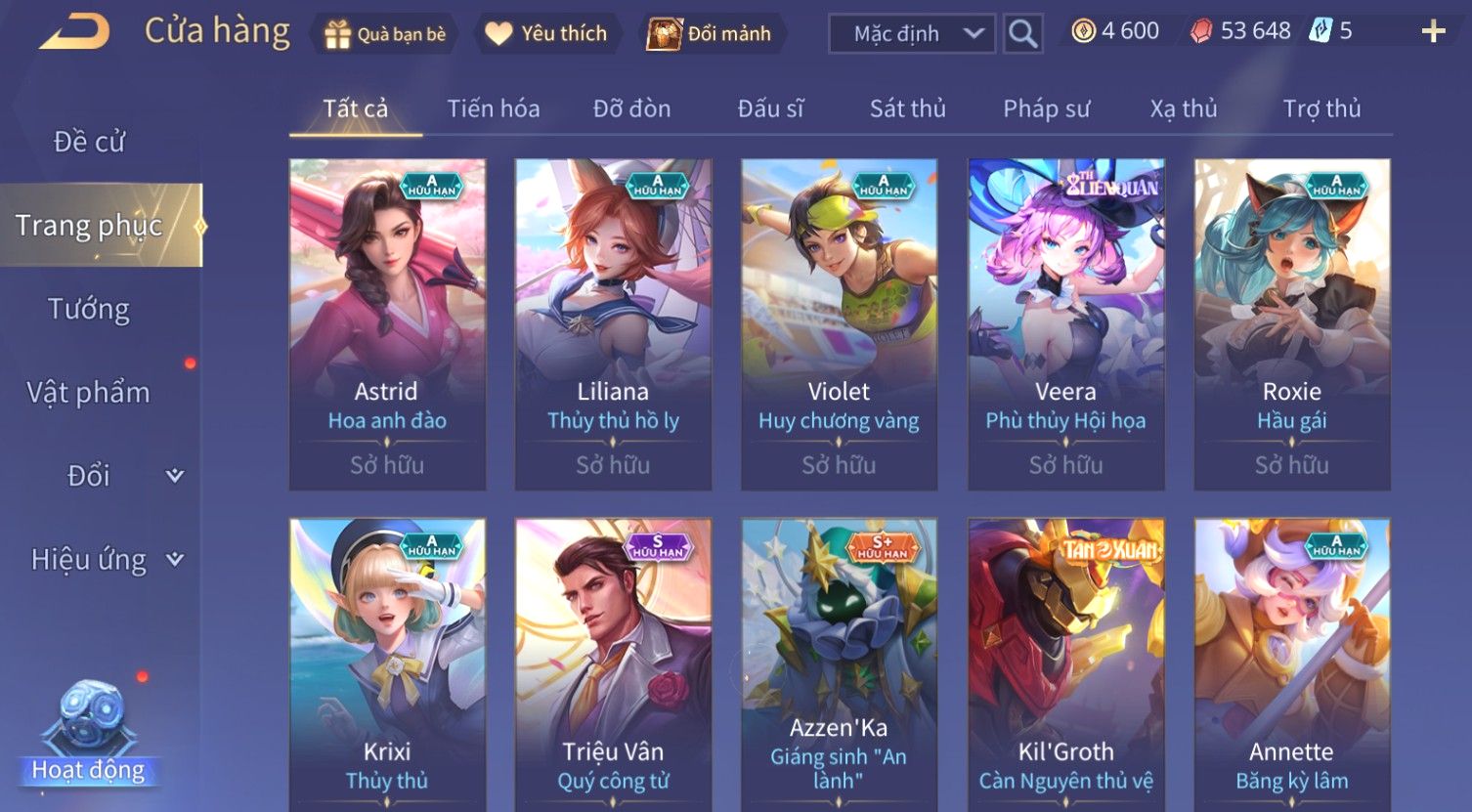Image resolution: width=1472 pixels, height=812 pixels.
Task: Switch to the Tiến hóa tab
Action: click(494, 108)
